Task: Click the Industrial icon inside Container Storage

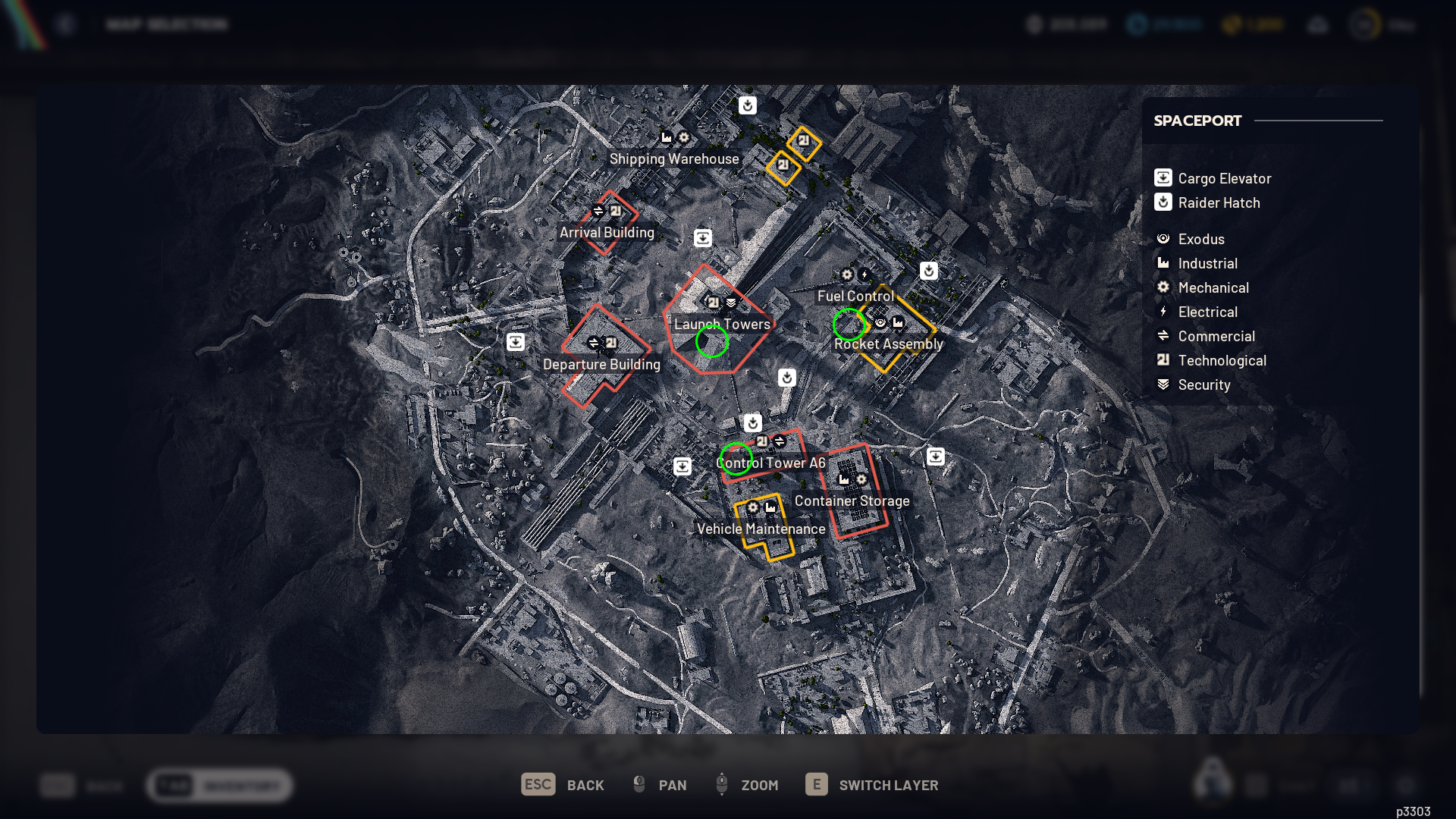Action: tap(844, 480)
